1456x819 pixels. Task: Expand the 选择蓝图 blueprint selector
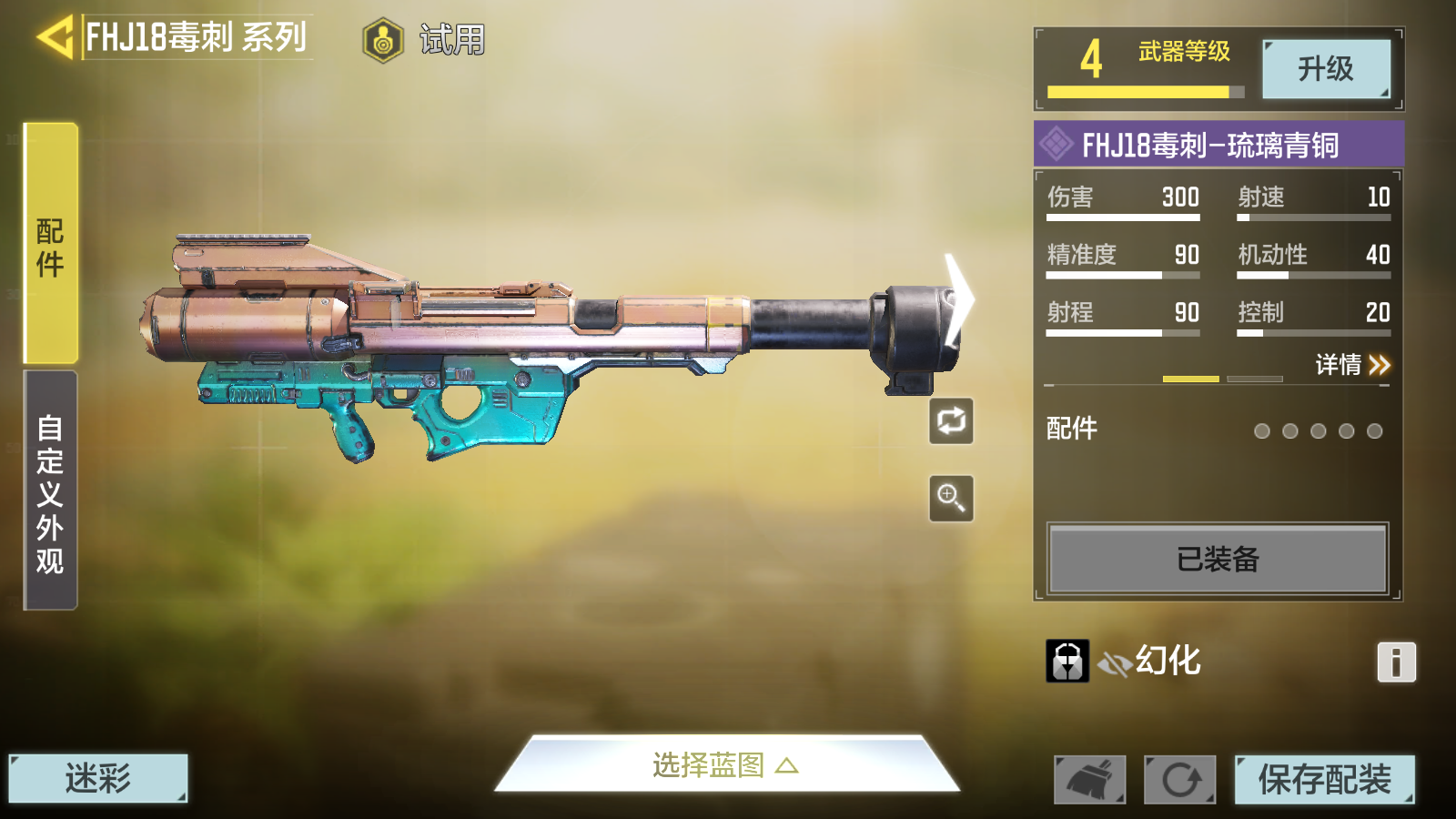click(x=725, y=764)
